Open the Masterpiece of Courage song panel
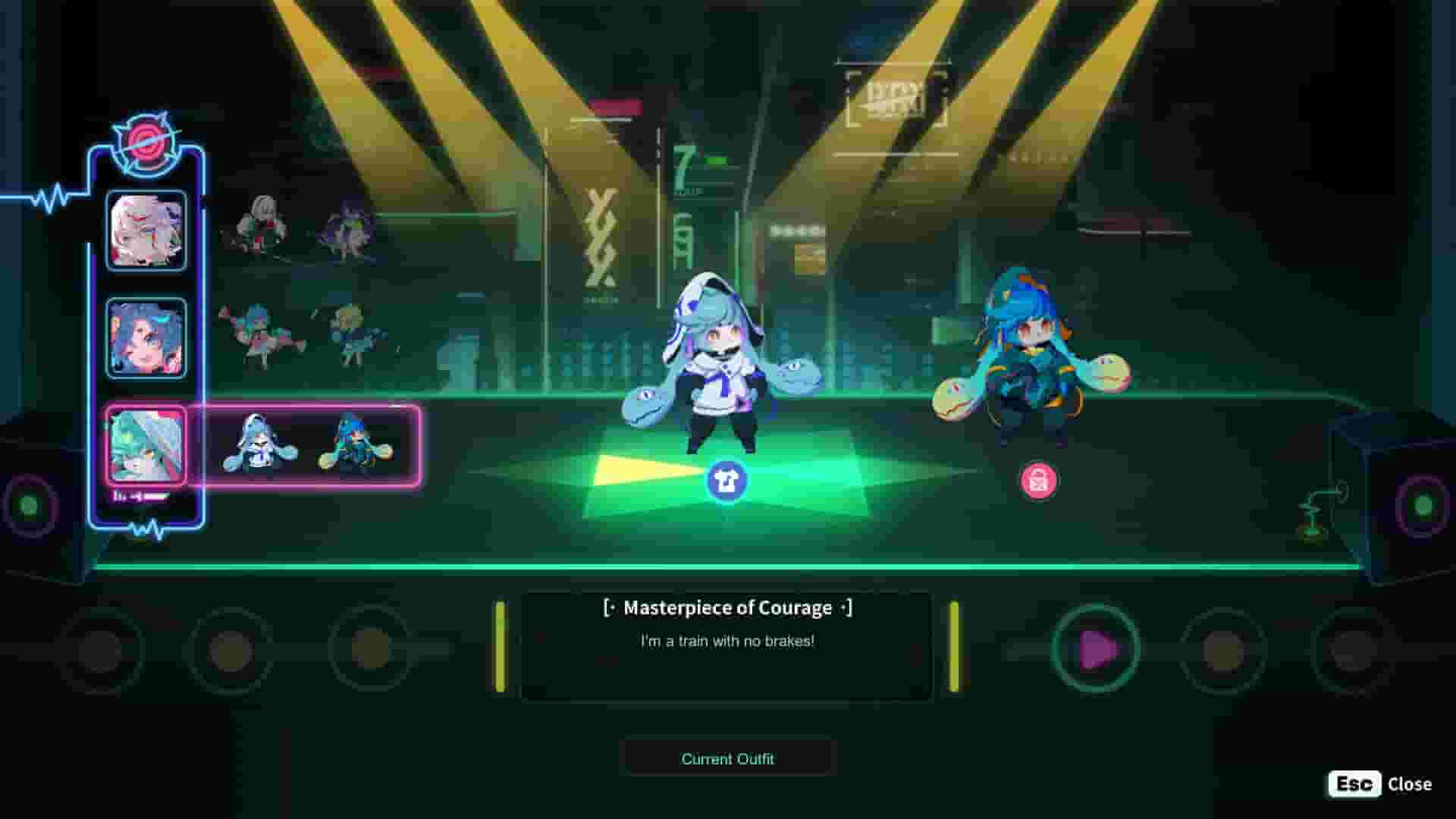The image size is (1456, 819). (x=727, y=645)
